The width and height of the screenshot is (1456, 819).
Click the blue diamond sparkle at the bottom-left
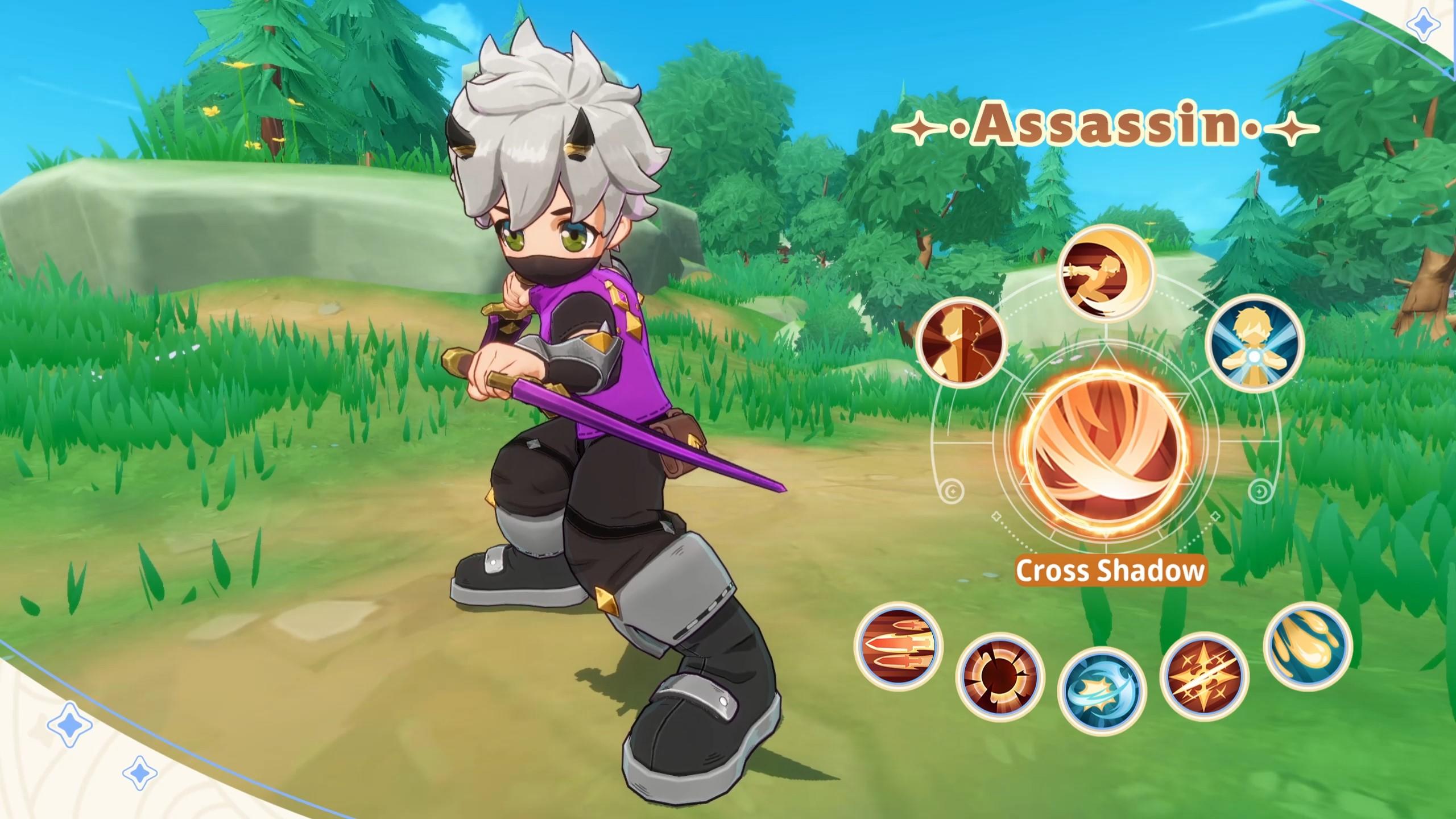[x=69, y=723]
